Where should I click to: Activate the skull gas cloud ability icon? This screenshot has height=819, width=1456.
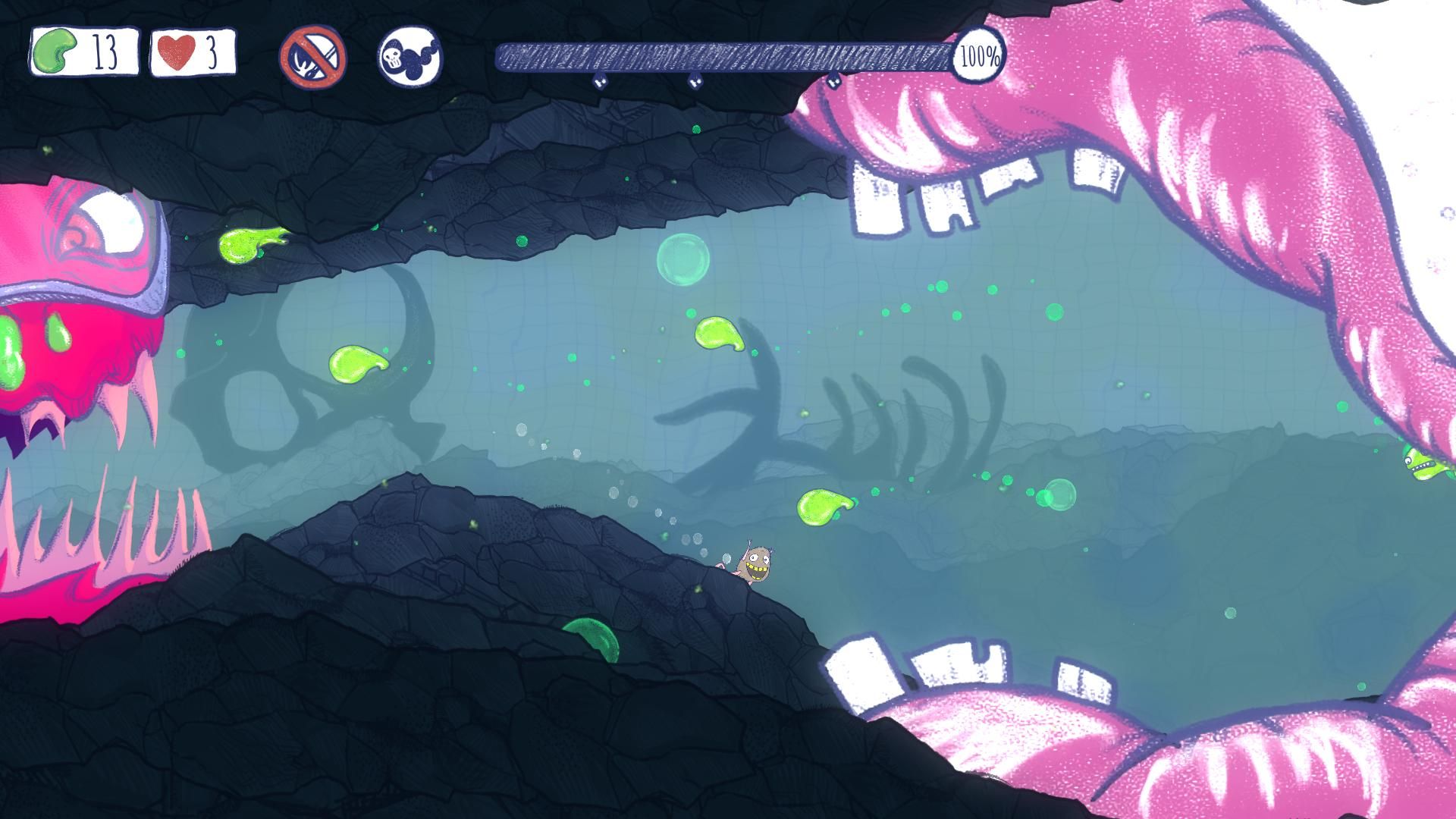click(410, 56)
